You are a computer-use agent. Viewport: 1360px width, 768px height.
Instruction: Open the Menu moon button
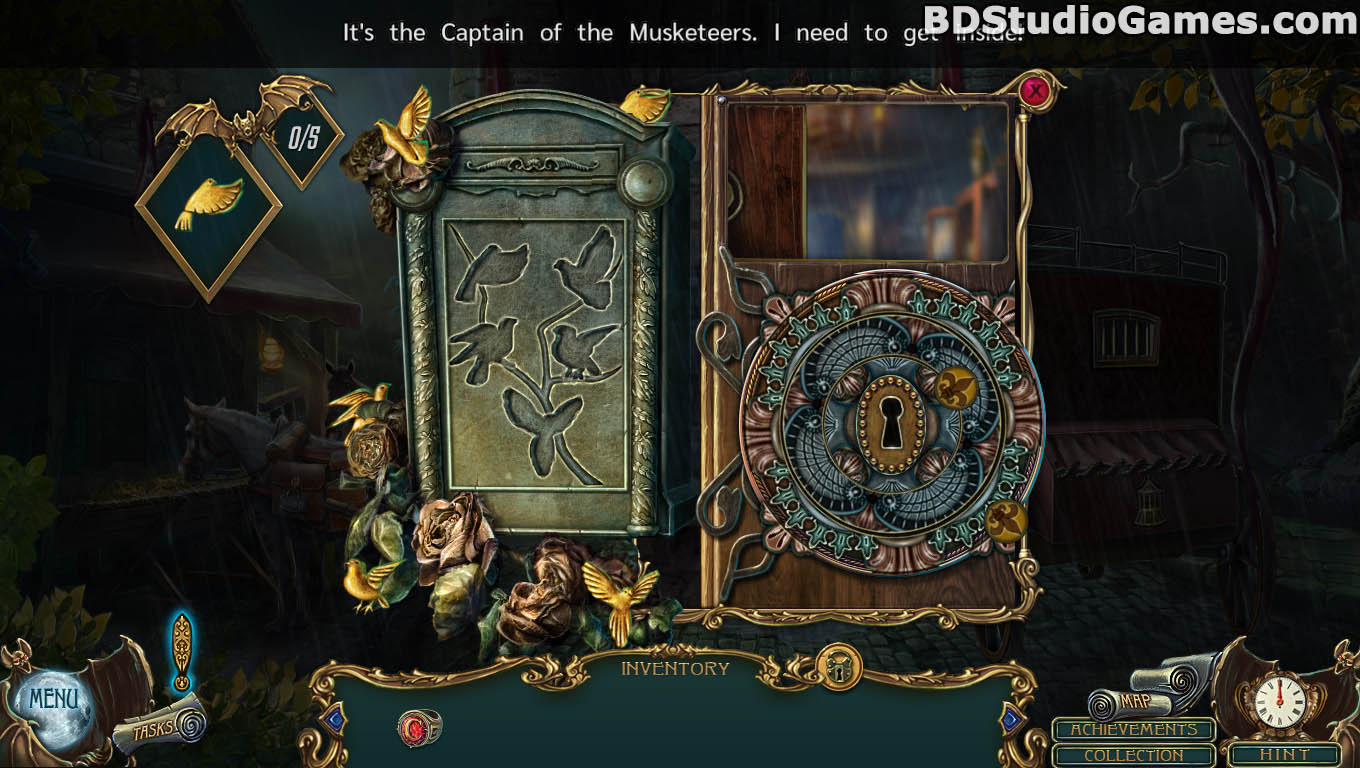pyautogui.click(x=52, y=699)
